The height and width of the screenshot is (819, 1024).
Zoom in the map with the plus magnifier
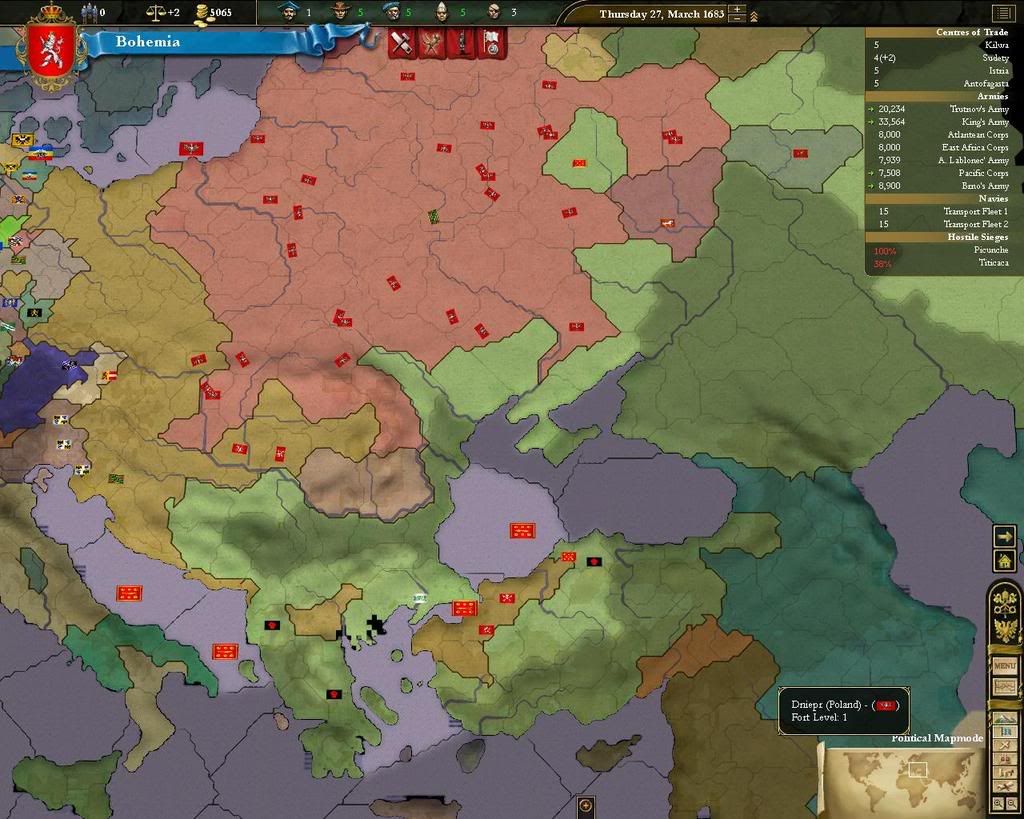point(998,803)
